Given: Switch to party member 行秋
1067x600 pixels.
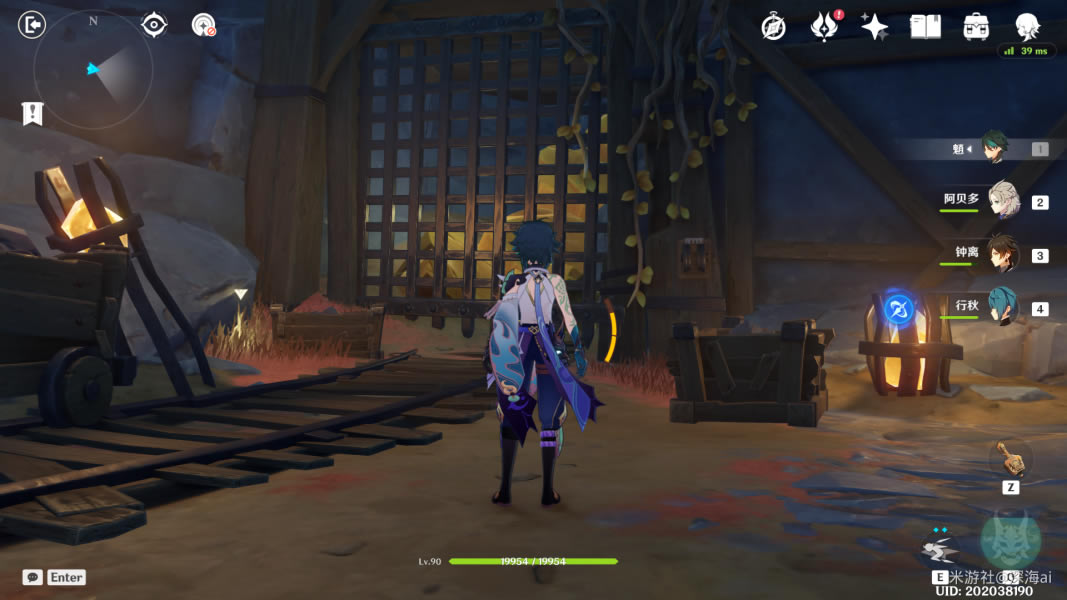Looking at the screenshot, I should point(1002,307).
